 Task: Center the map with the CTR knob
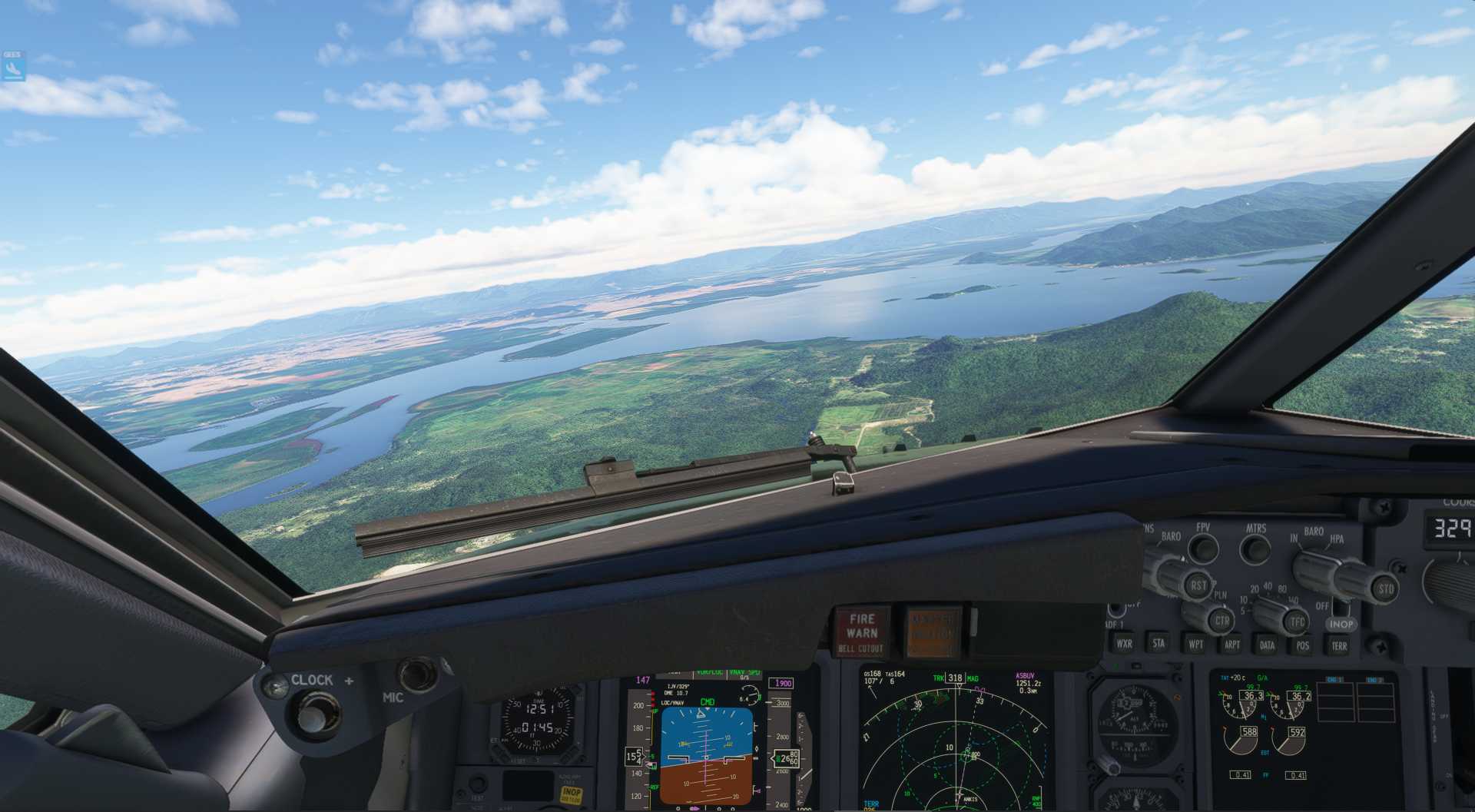1221,620
